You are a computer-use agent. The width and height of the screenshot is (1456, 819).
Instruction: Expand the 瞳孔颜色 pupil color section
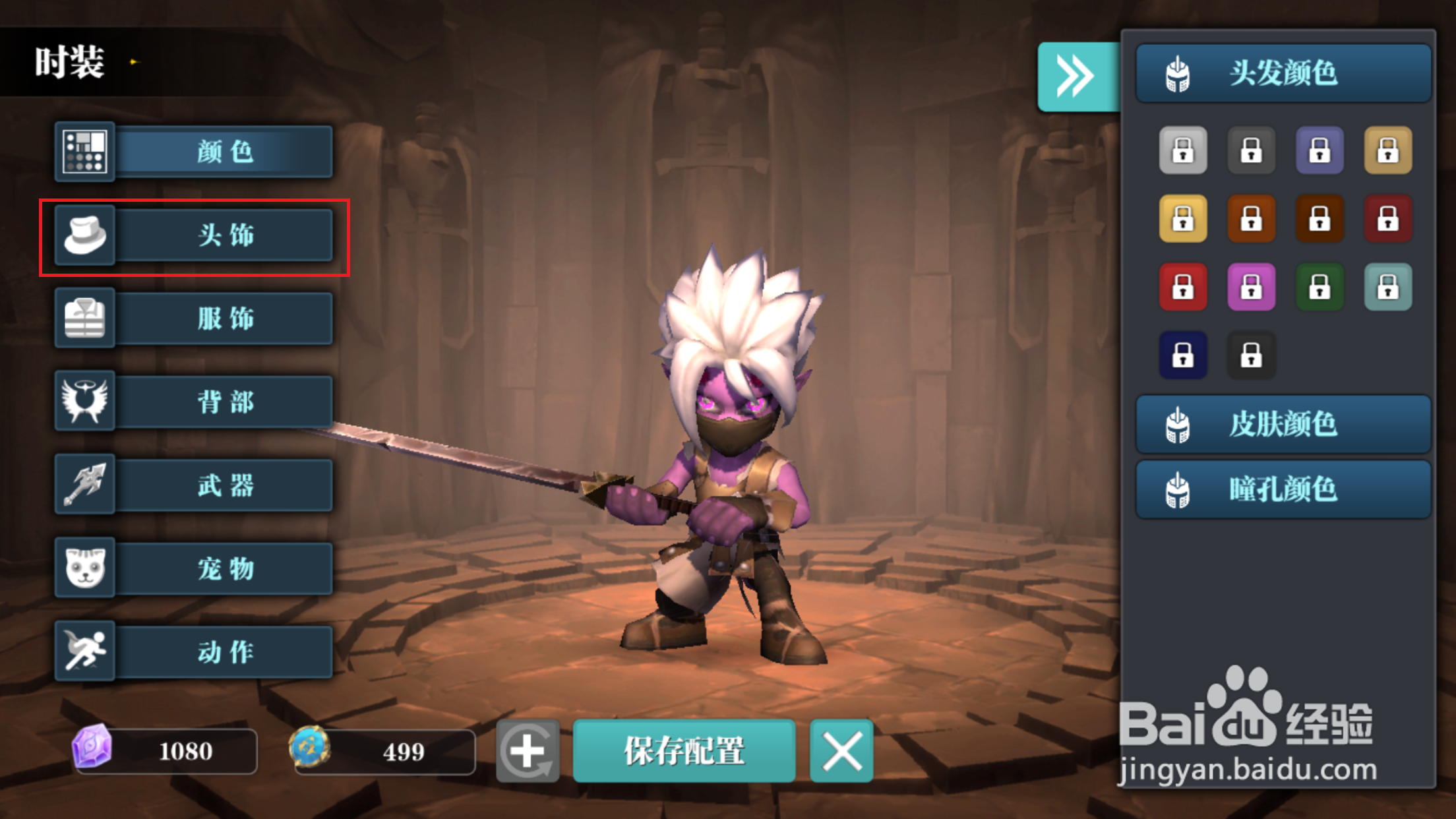tap(1283, 490)
